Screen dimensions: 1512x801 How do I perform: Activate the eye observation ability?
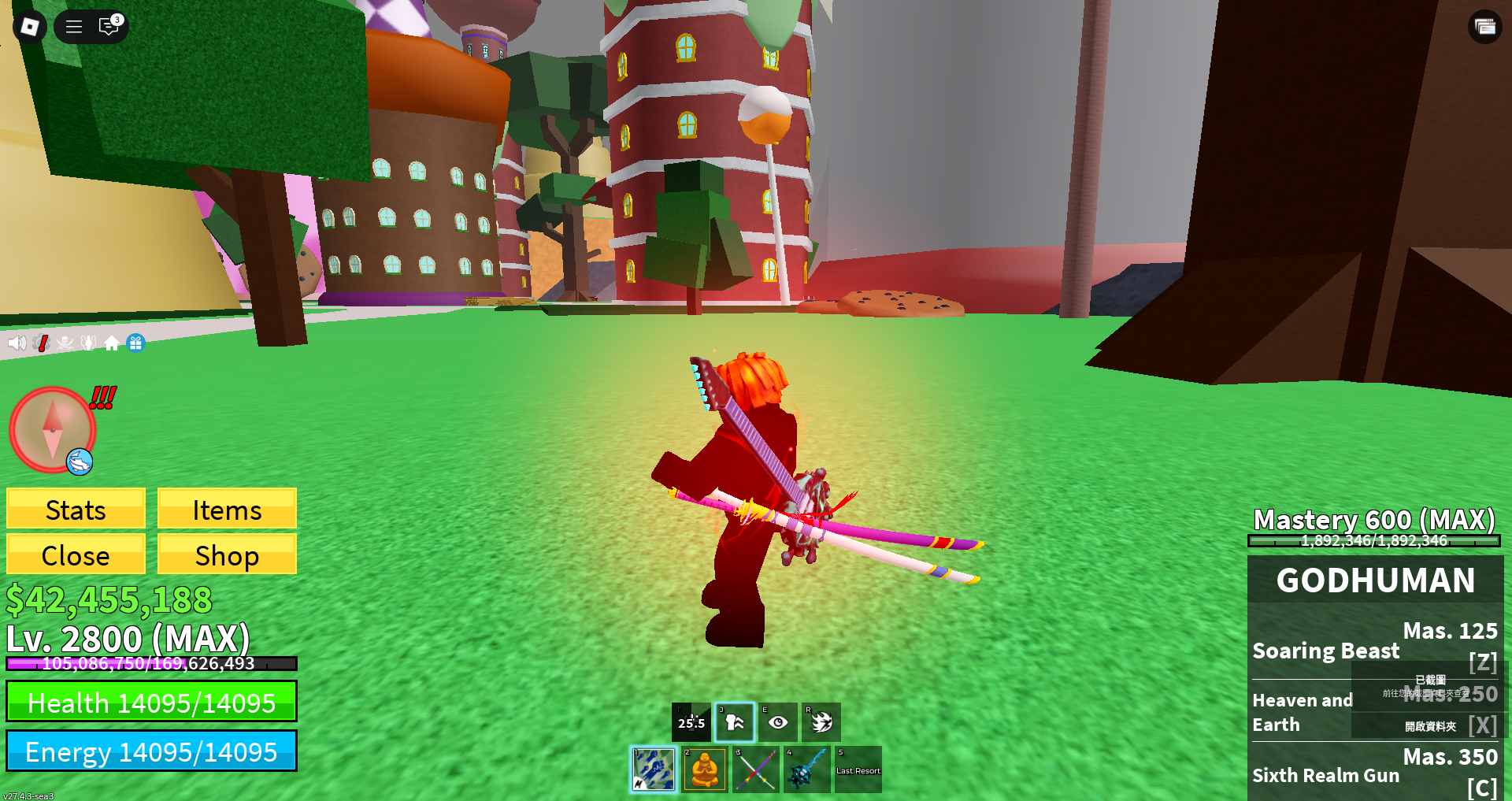(778, 722)
